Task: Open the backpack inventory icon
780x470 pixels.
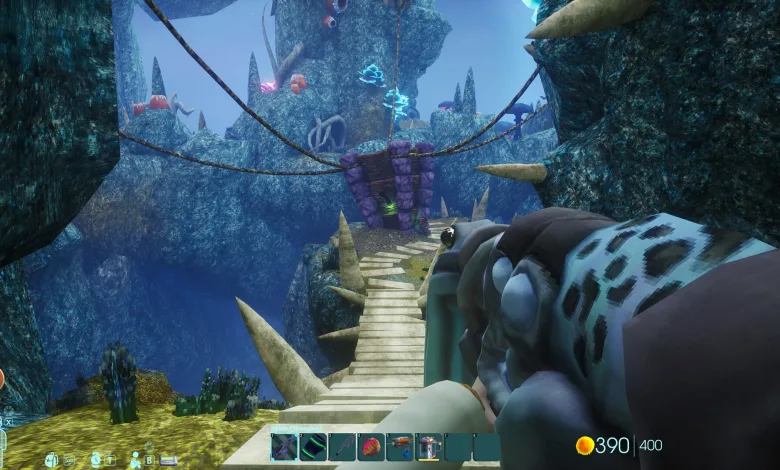Action: coord(51,460)
